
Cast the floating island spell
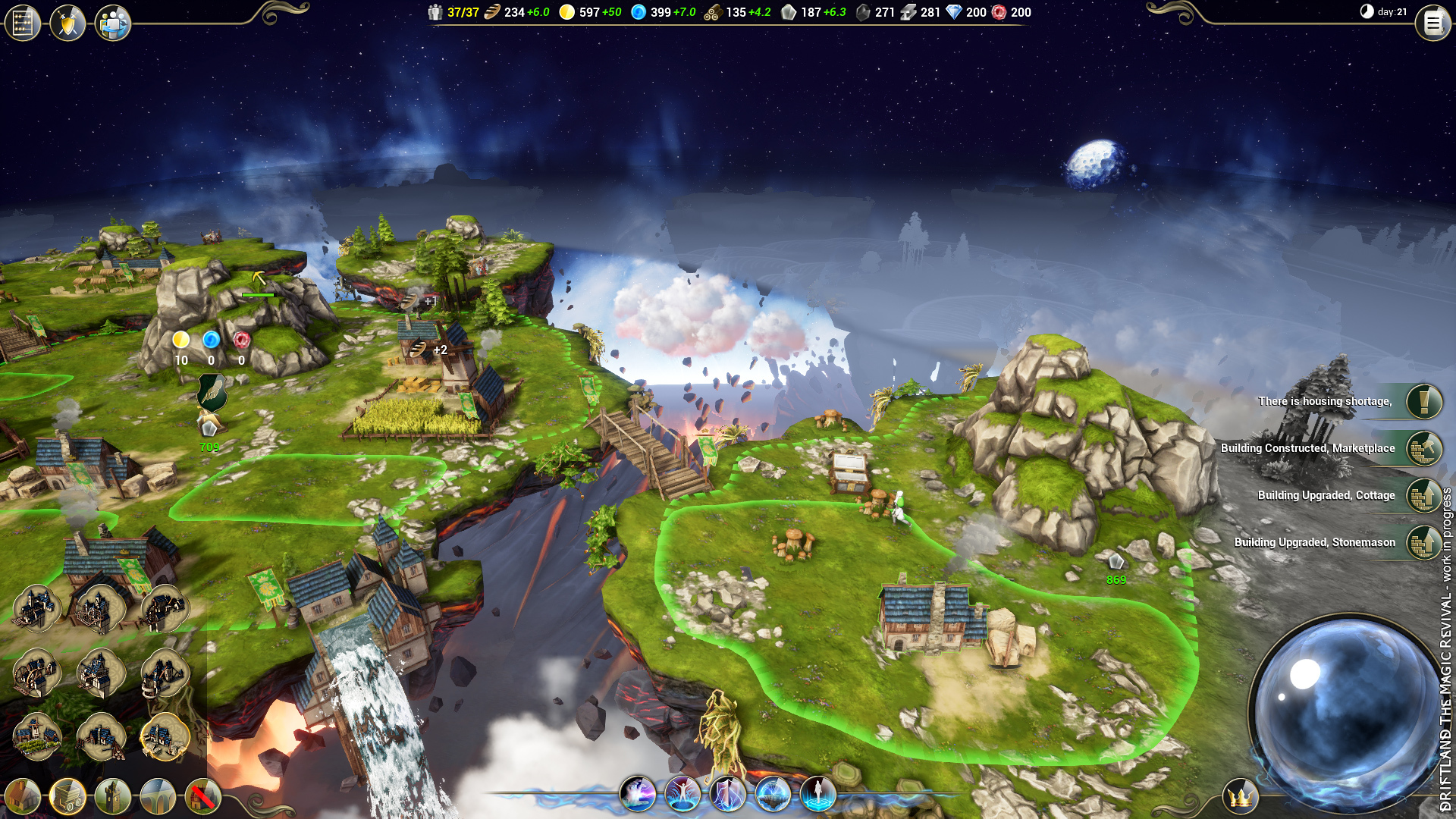(x=773, y=794)
